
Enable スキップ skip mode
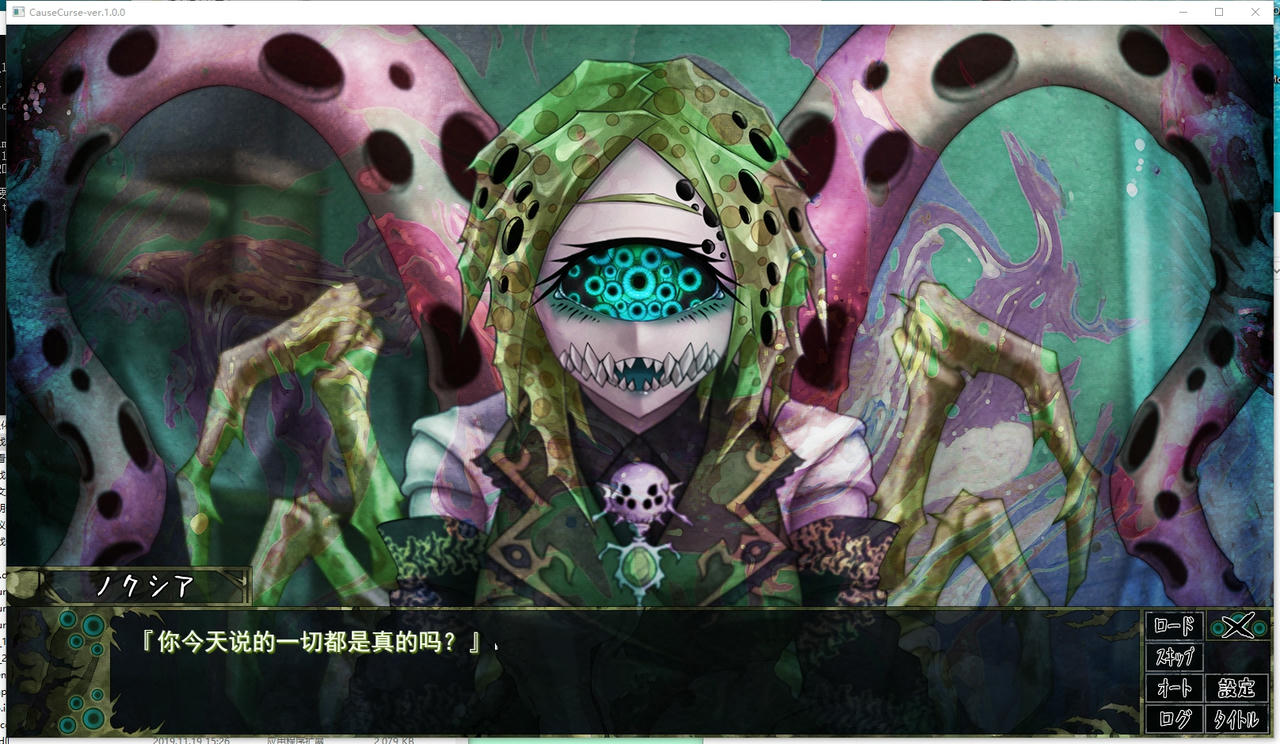tap(1174, 657)
